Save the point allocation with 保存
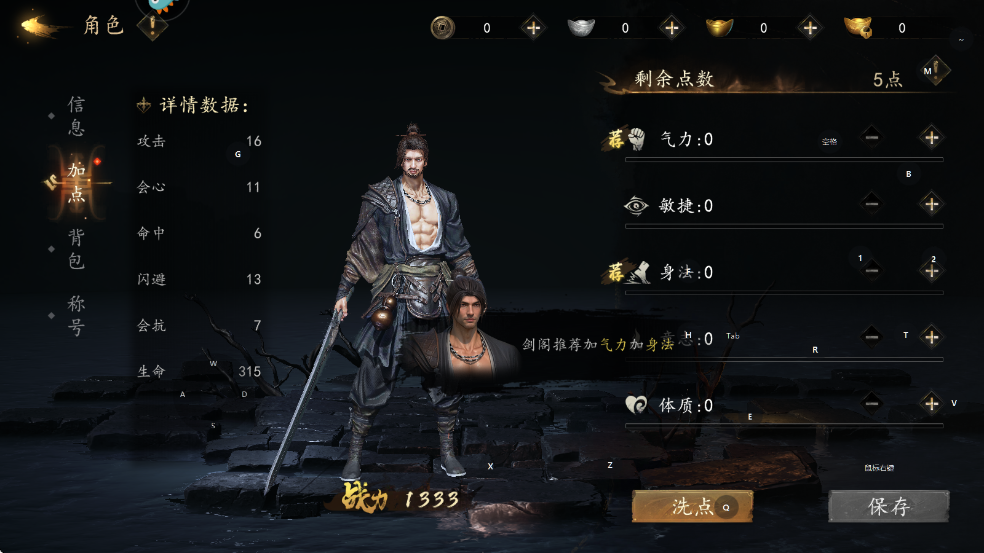The image size is (984, 553). point(887,506)
